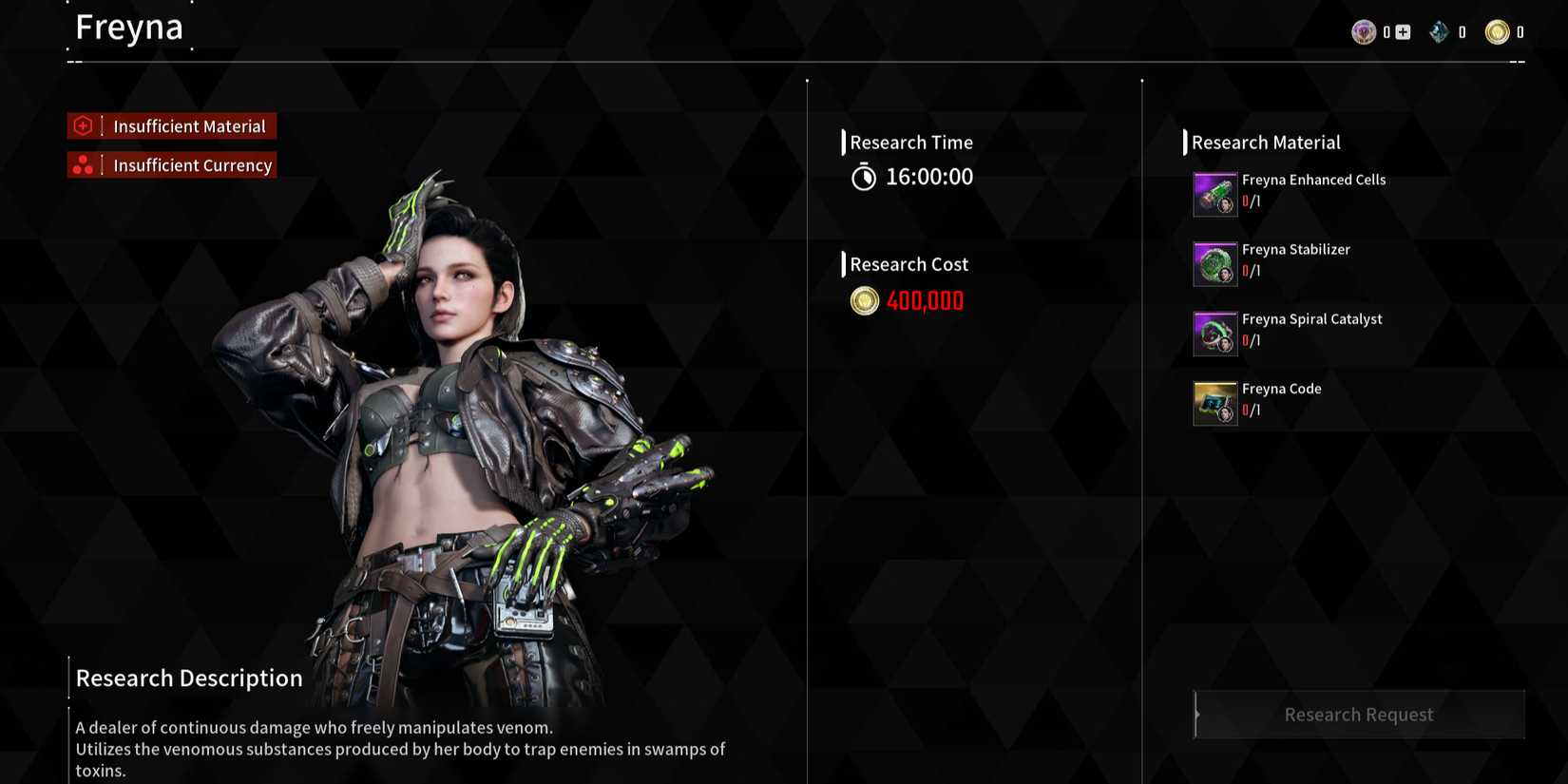Click the Freyna Enhanced Cells label
The height and width of the screenshot is (784, 1568).
pos(1313,180)
